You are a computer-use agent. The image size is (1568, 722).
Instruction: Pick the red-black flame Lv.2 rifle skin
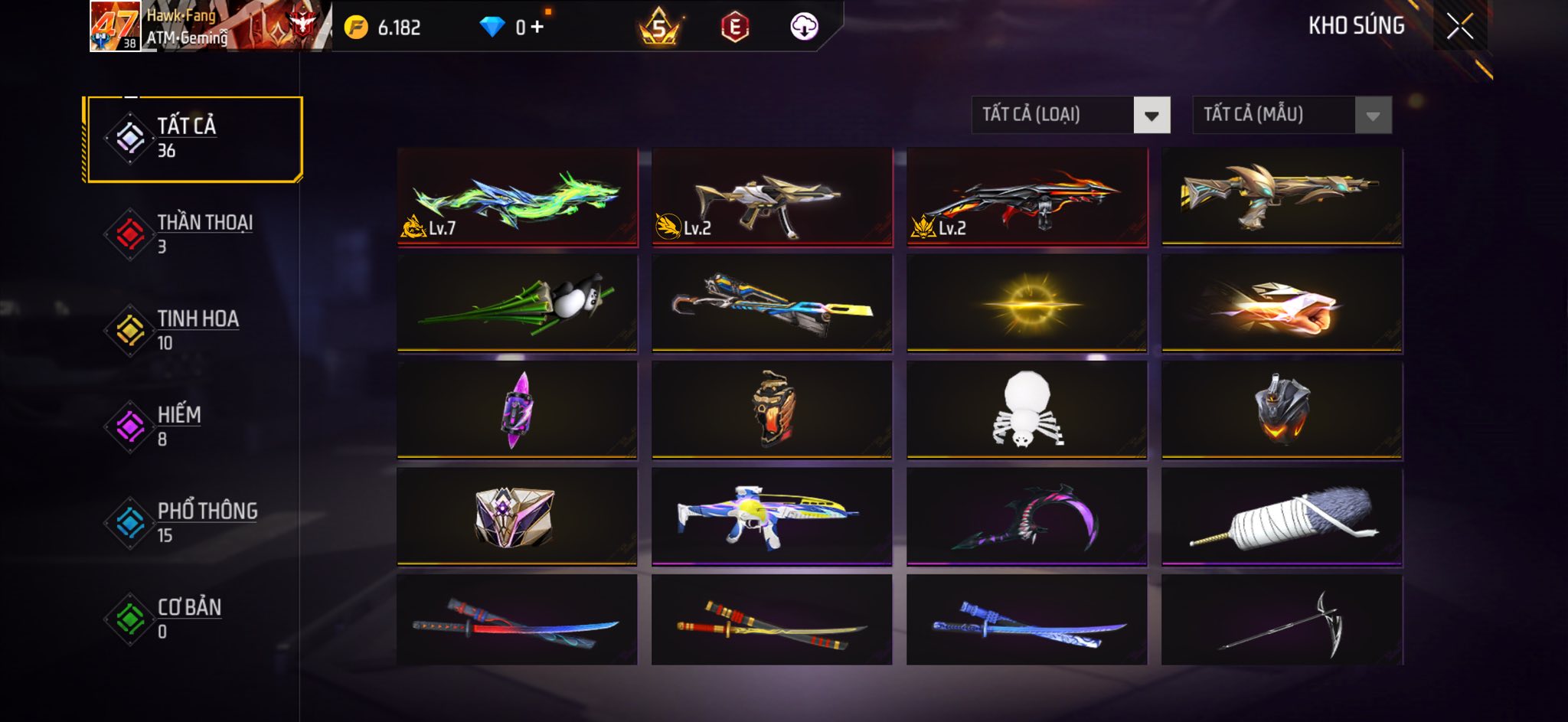point(1027,198)
